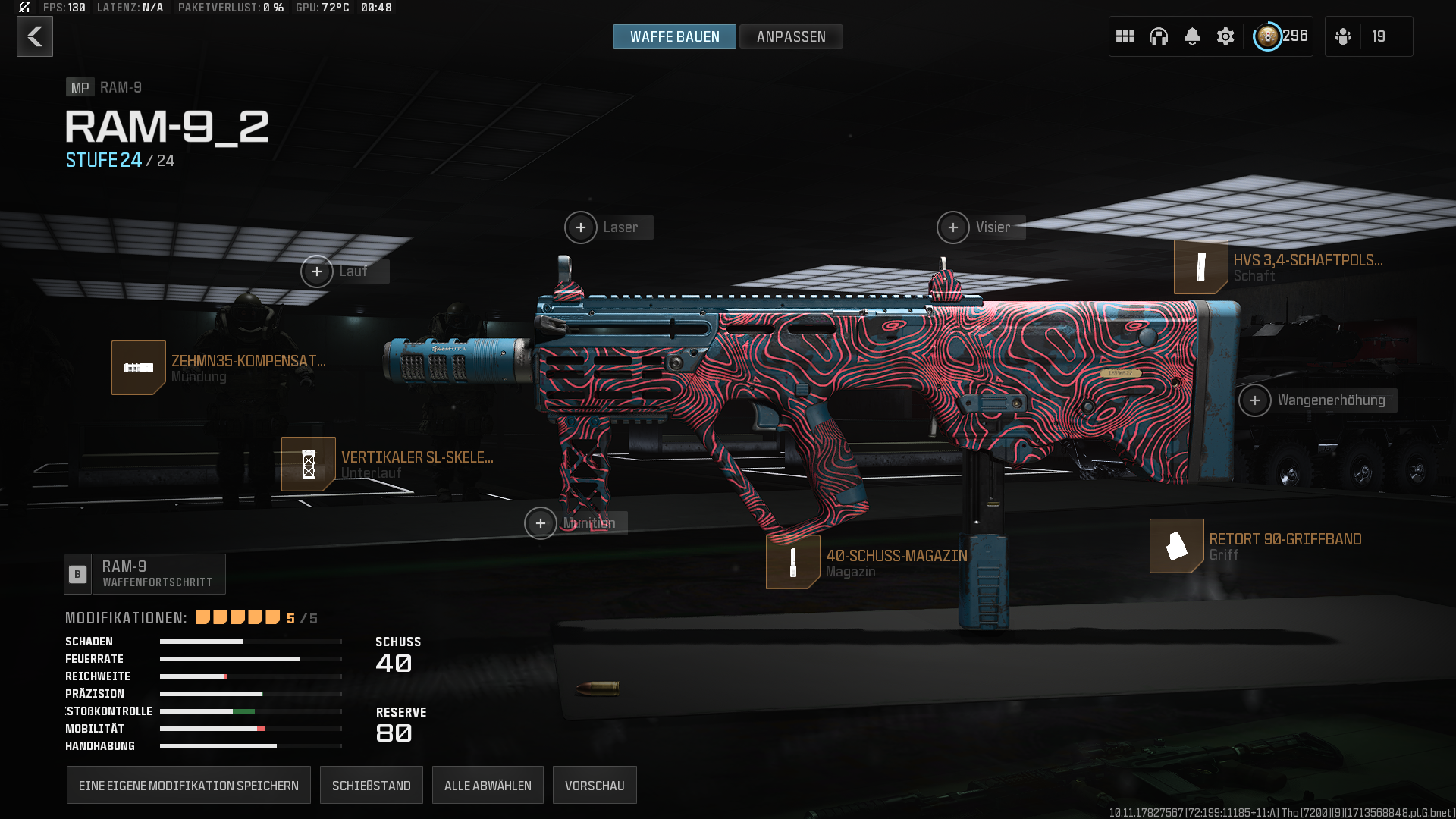Select the Vertikaler SL-Skelett Unterlauf slot

309,464
